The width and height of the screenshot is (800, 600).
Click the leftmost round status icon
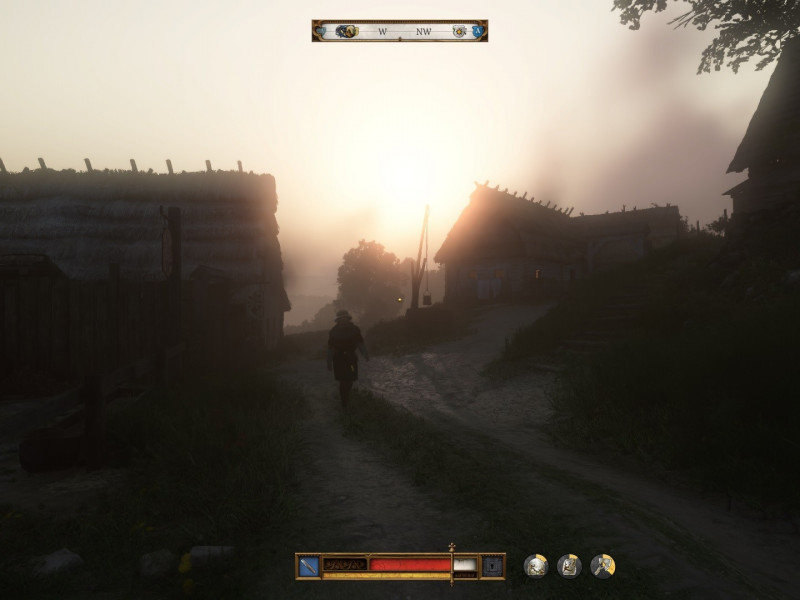click(x=535, y=566)
